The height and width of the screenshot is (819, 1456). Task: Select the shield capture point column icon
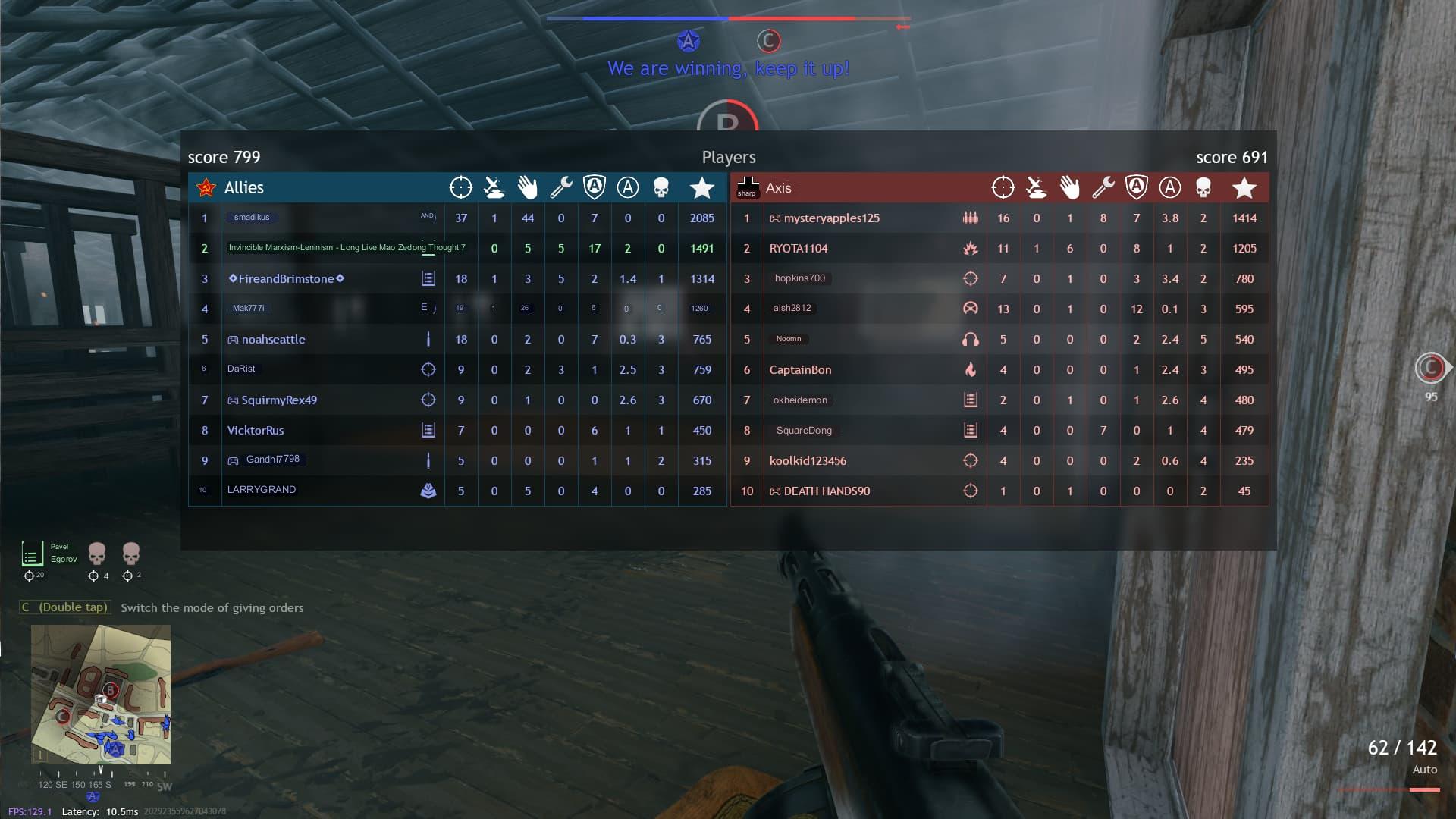tap(595, 187)
